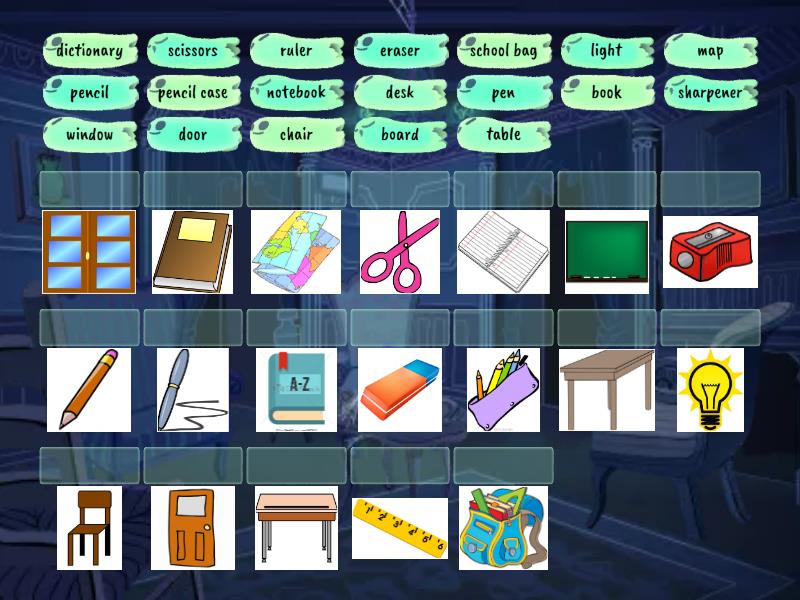Click the 'door' word tile
800x600 pixels.
coord(193,134)
